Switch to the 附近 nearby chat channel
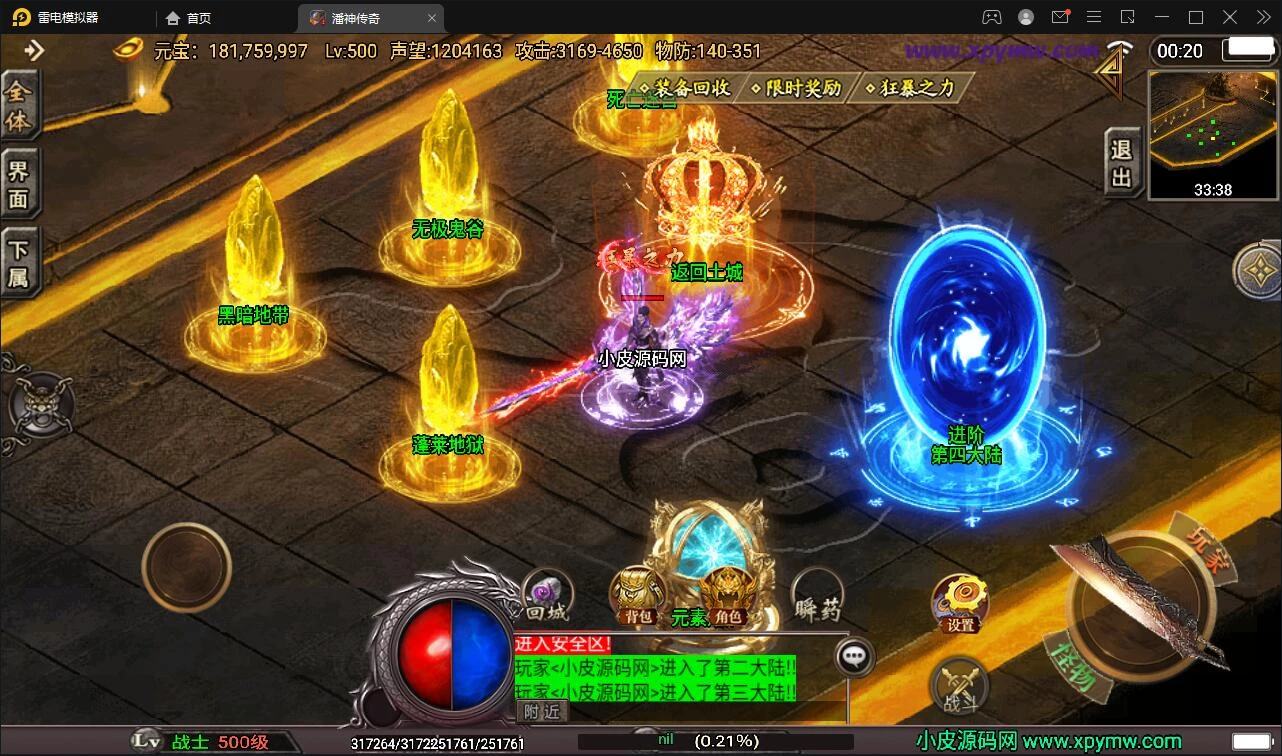The height and width of the screenshot is (756, 1282). point(543,711)
